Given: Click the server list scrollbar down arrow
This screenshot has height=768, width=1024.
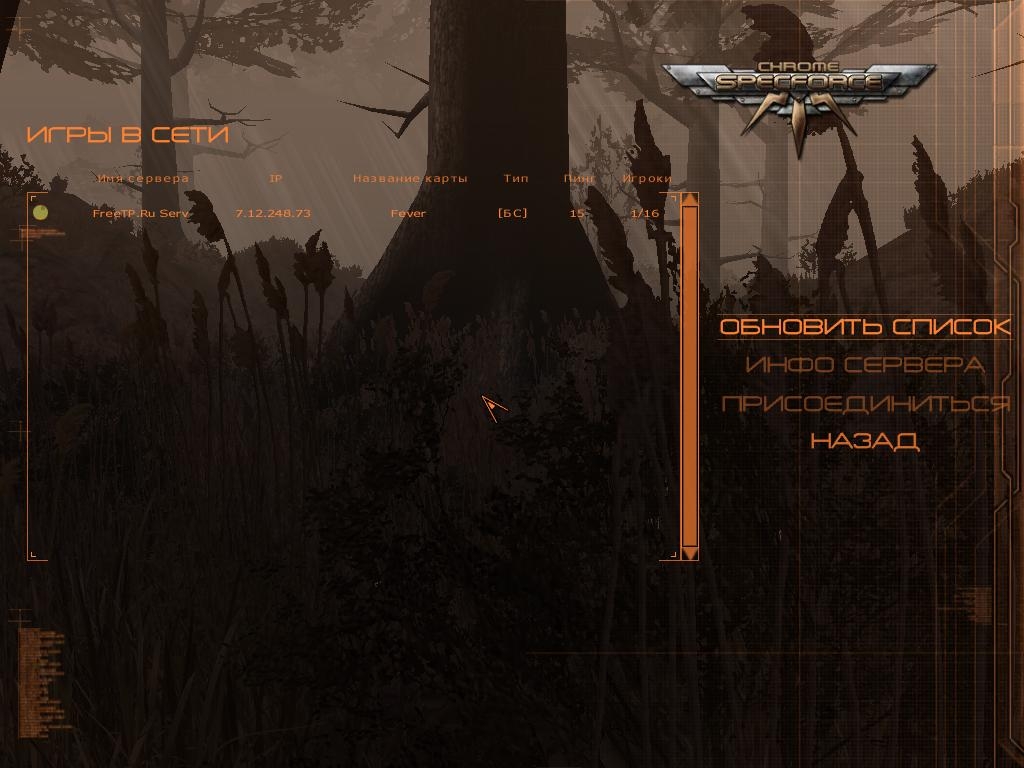Looking at the screenshot, I should [x=689, y=552].
